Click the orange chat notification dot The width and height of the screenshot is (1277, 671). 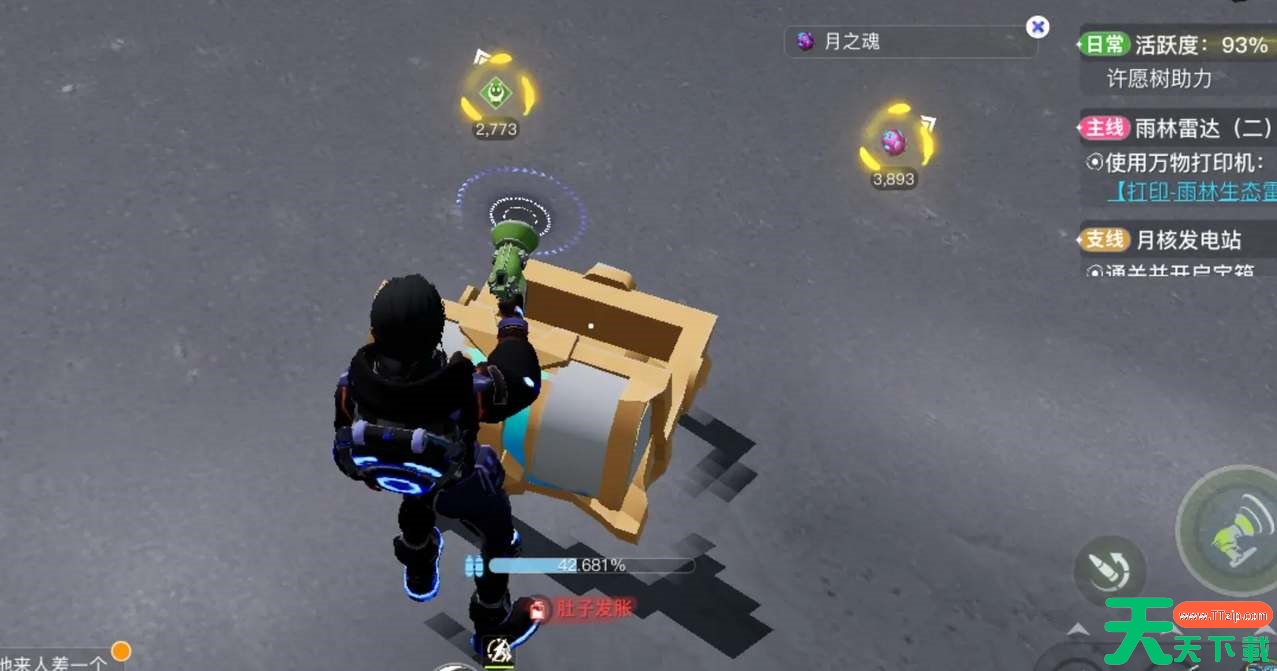[x=121, y=651]
